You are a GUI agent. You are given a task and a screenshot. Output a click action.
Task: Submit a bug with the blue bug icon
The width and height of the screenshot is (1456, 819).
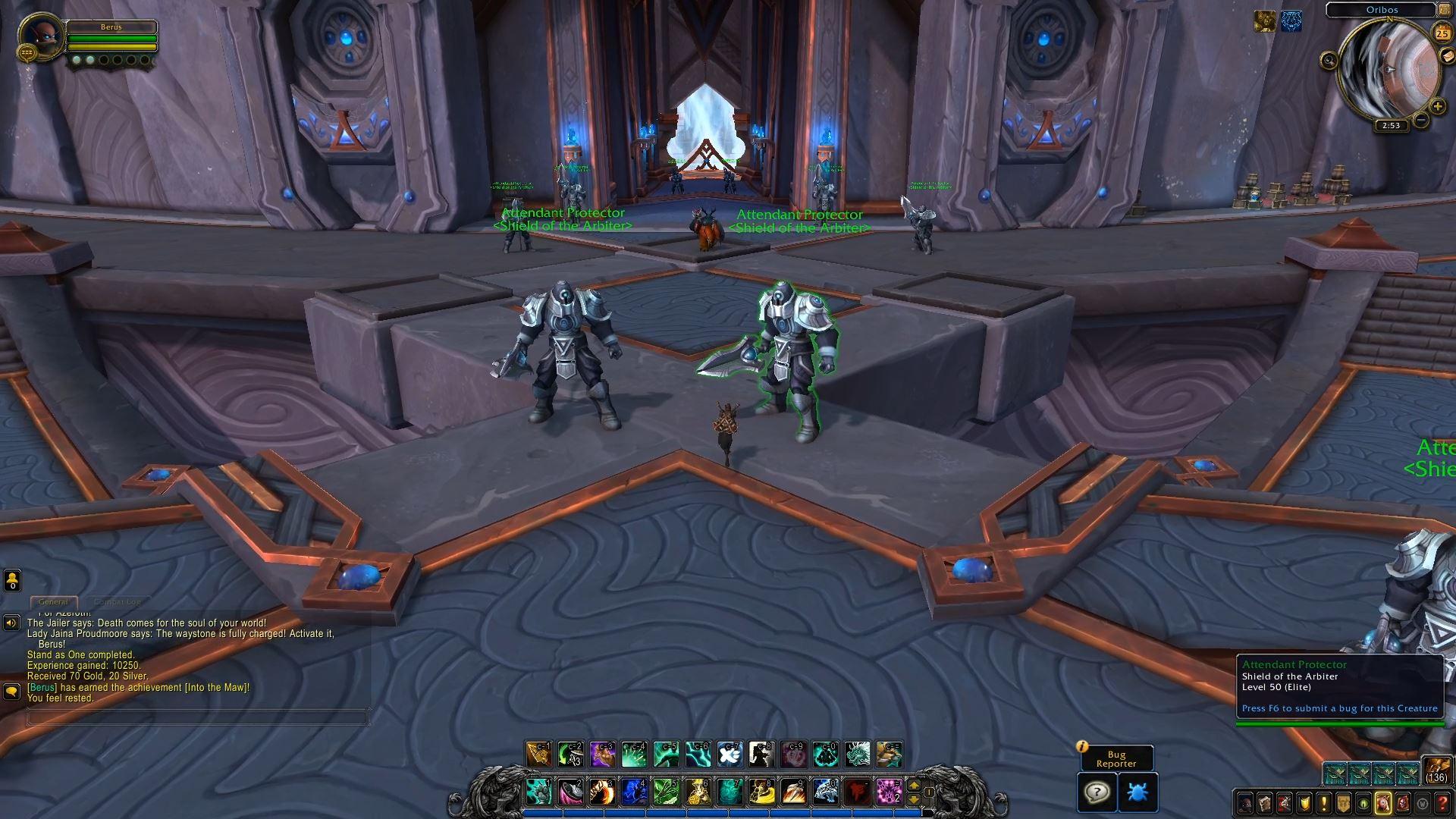coord(1137,792)
